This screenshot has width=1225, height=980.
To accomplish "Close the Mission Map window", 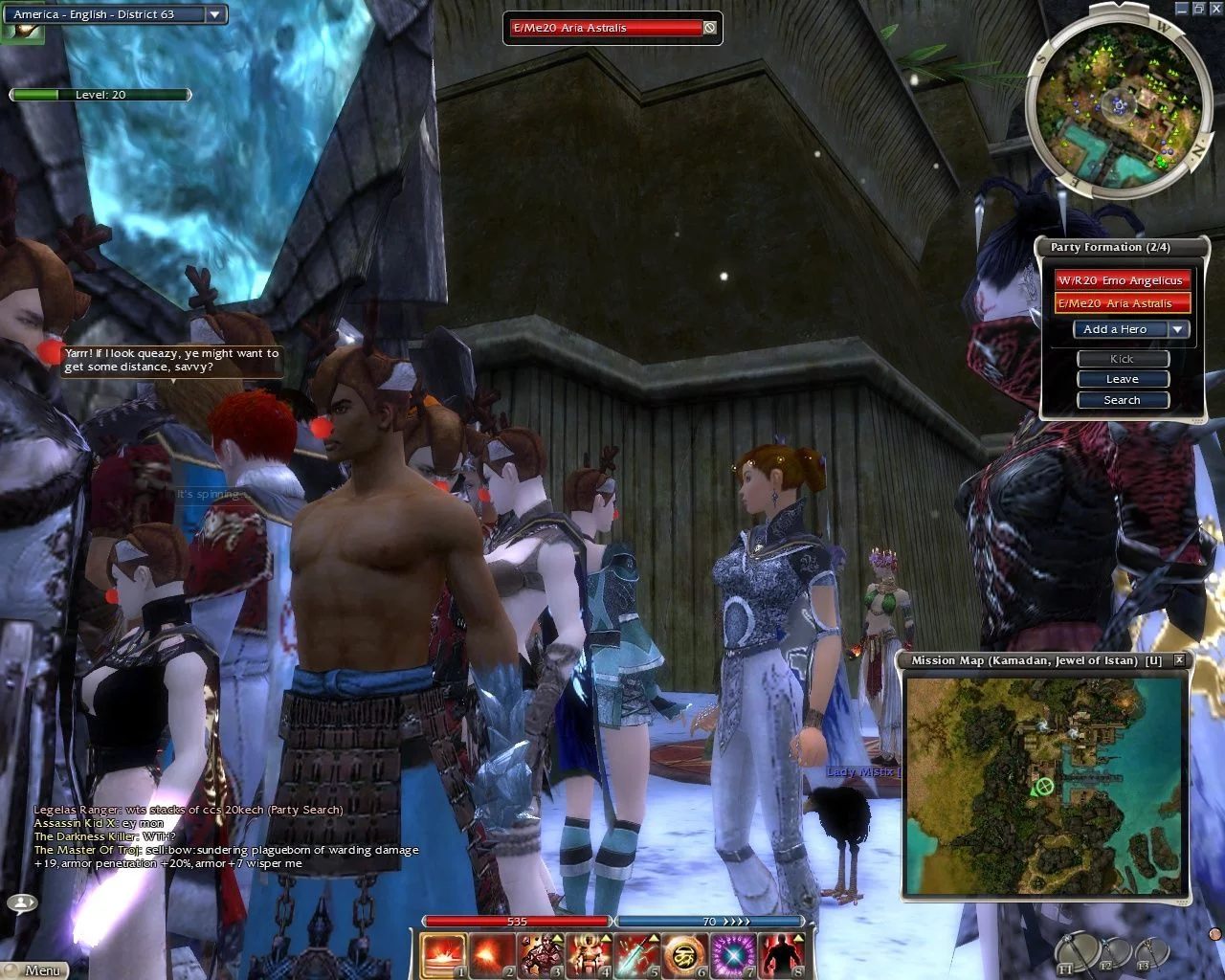I will point(1179,660).
